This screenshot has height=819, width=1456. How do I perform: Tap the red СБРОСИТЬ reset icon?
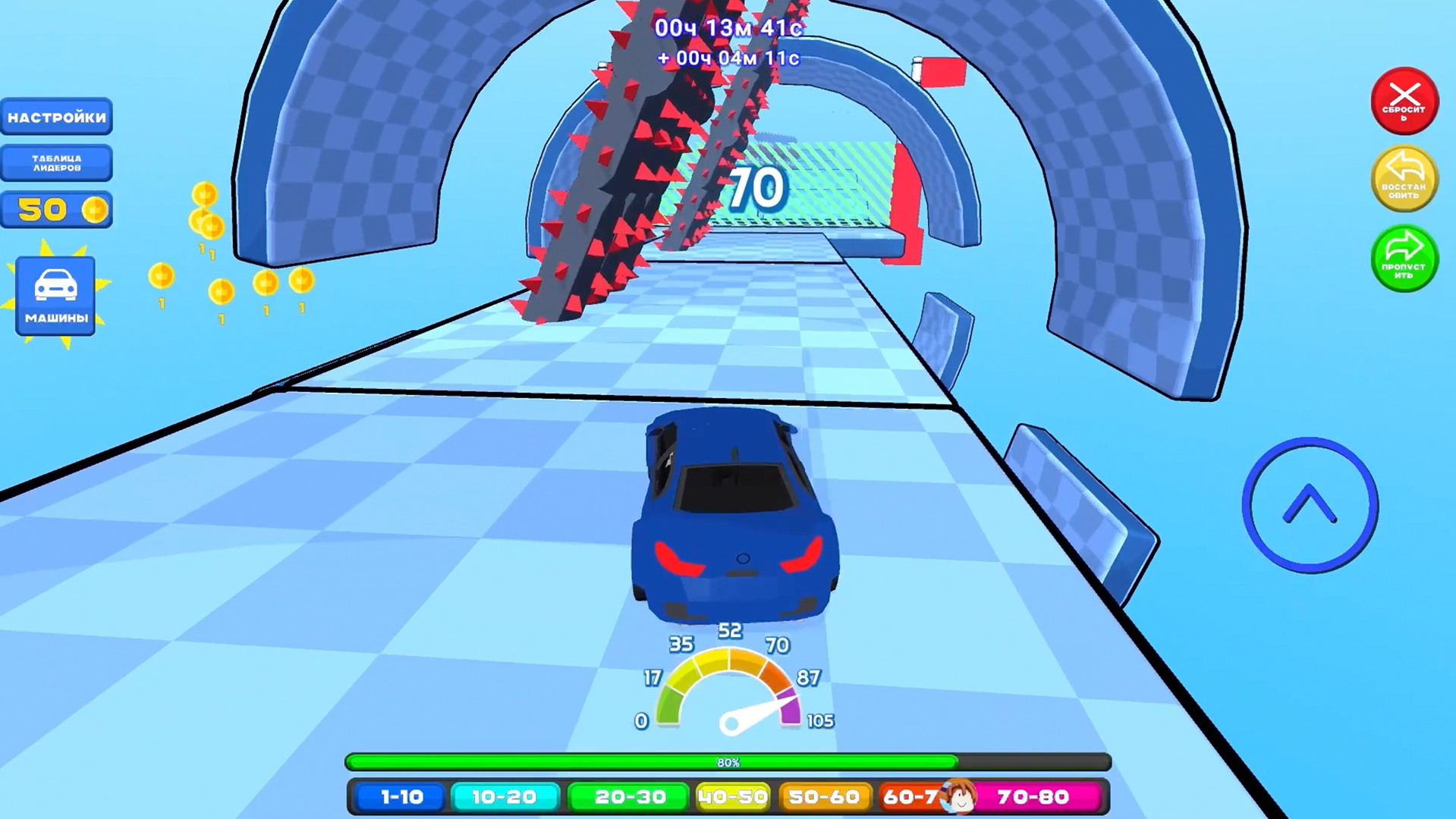[x=1405, y=101]
